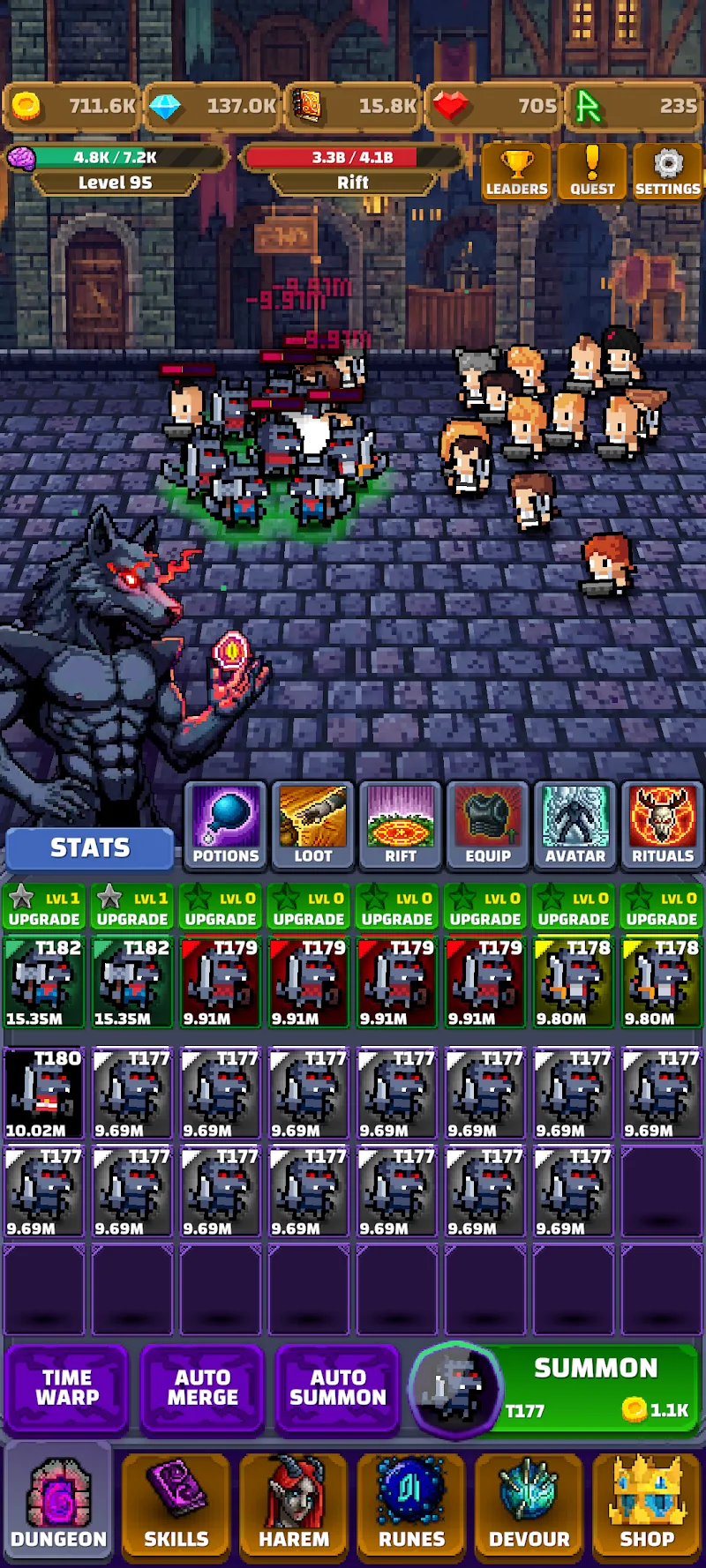This screenshot has height=1568, width=706.
Task: Show the Stats panel
Action: [89, 847]
